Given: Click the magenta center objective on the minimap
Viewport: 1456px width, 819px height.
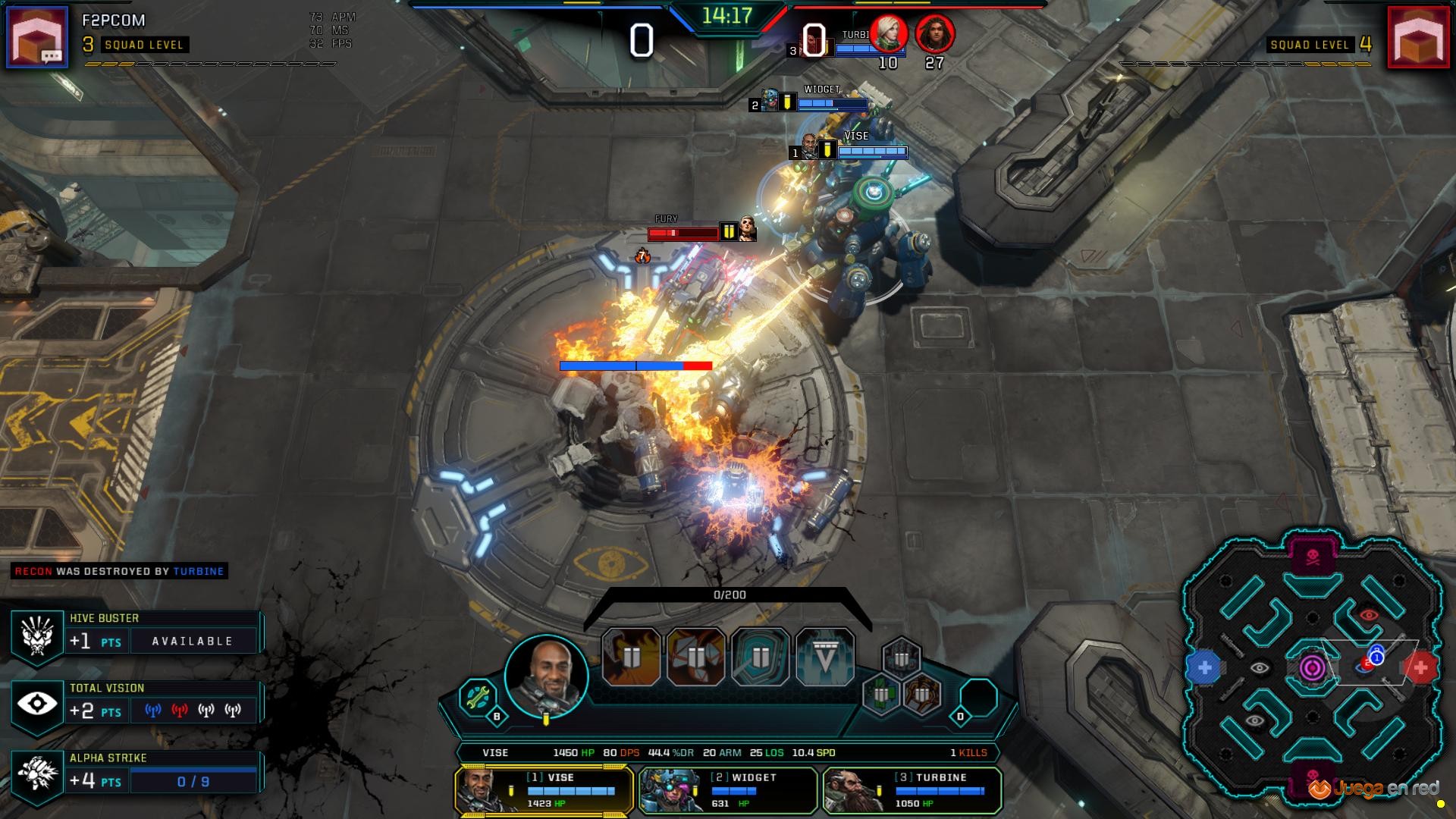Looking at the screenshot, I should pos(1313,668).
